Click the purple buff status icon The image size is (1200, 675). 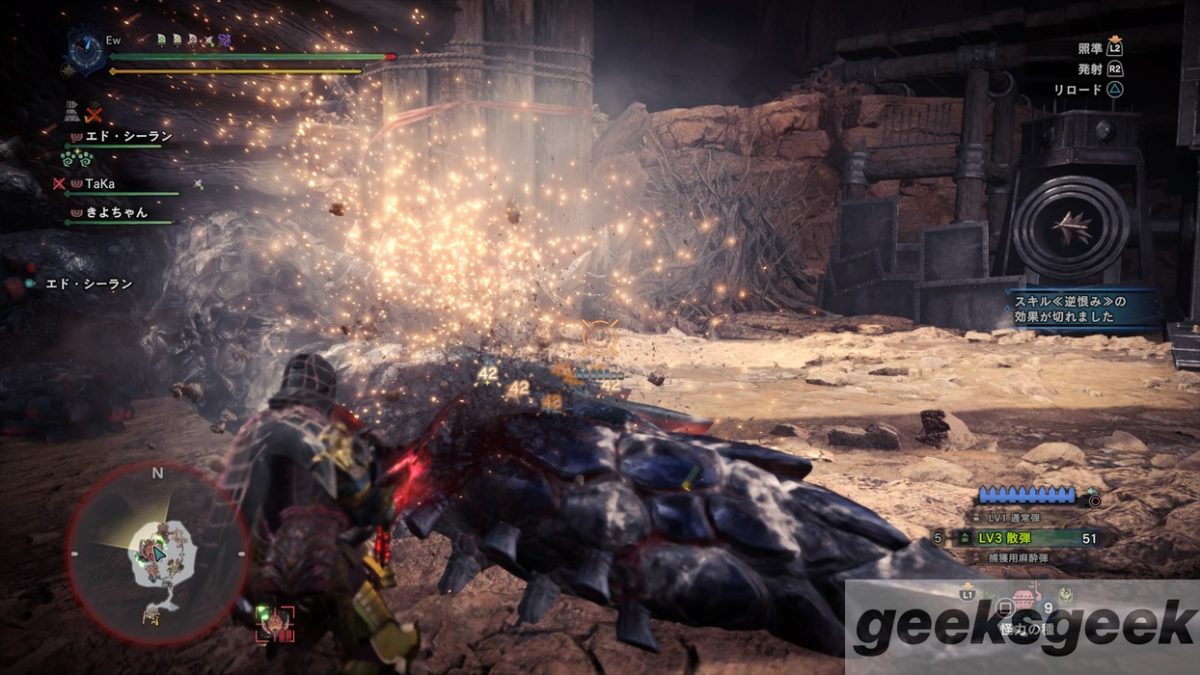[x=225, y=40]
